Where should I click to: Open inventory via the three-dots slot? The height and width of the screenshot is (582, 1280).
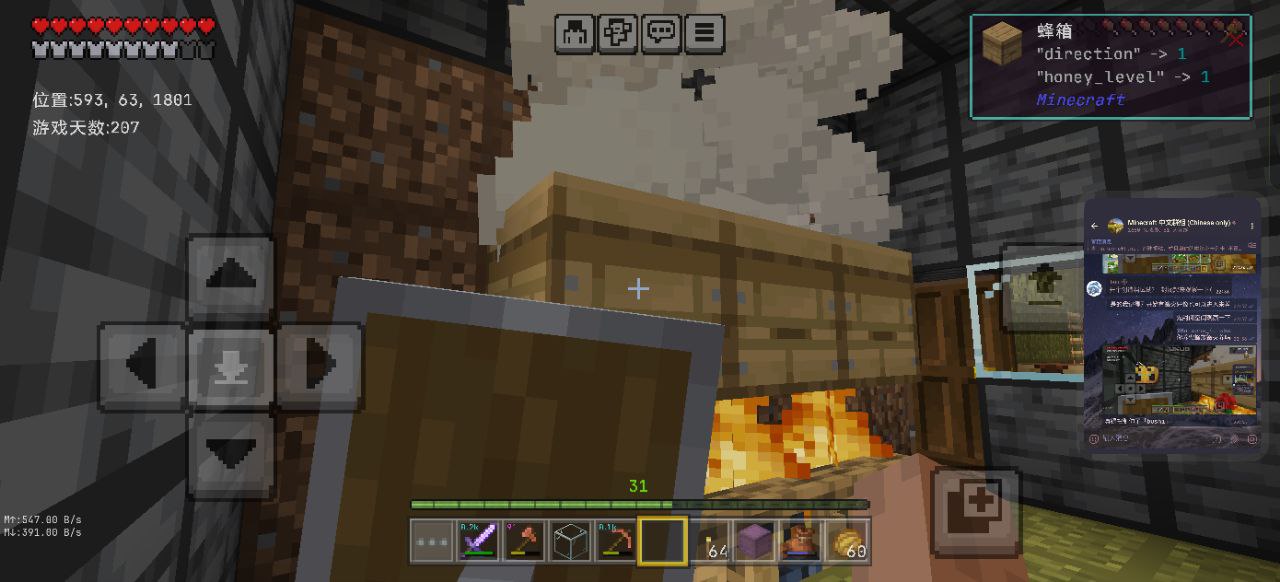point(432,541)
